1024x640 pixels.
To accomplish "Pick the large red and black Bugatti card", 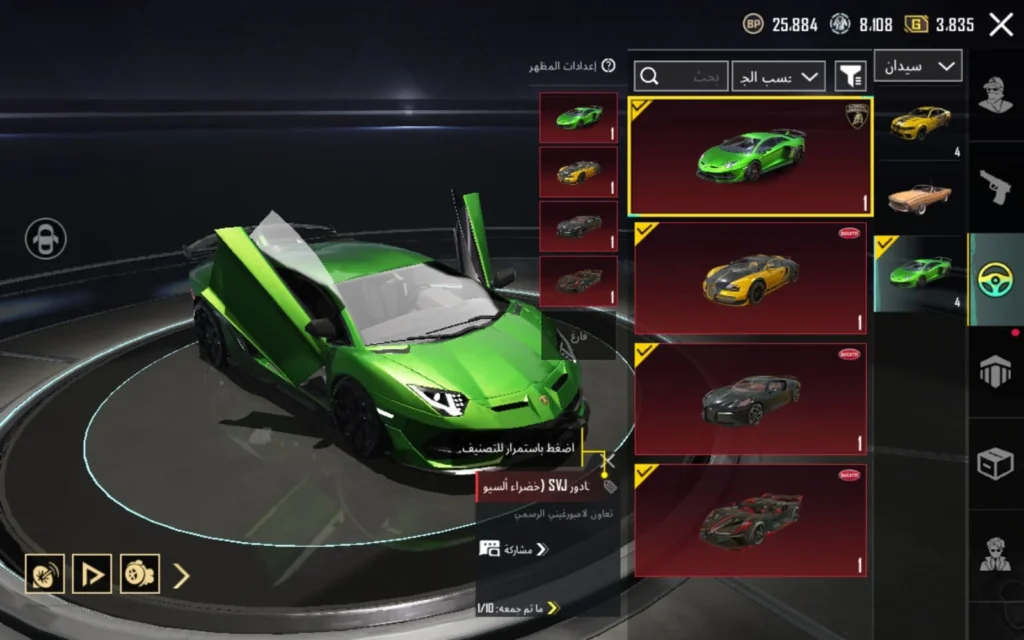I will coord(750,521).
